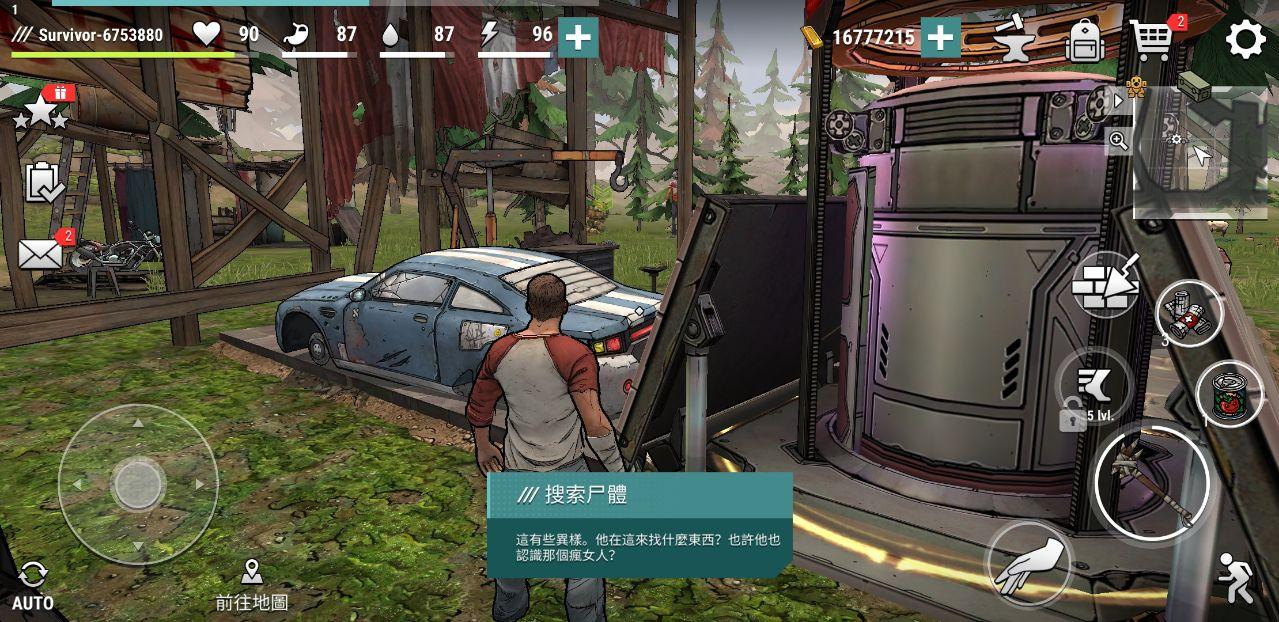Open the minimap
This screenshot has width=1279, height=622.
[1201, 152]
